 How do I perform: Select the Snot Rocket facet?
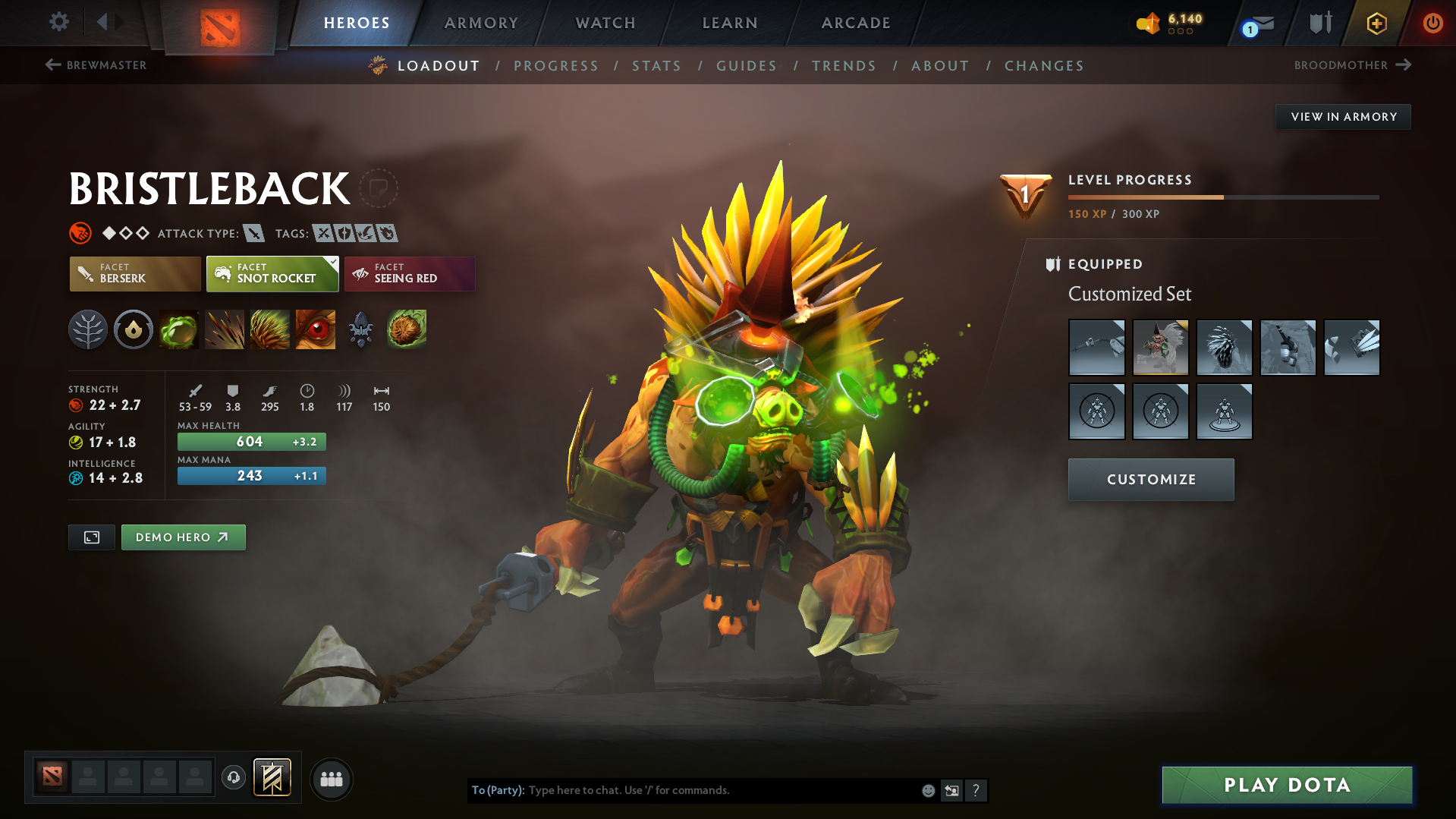(272, 273)
